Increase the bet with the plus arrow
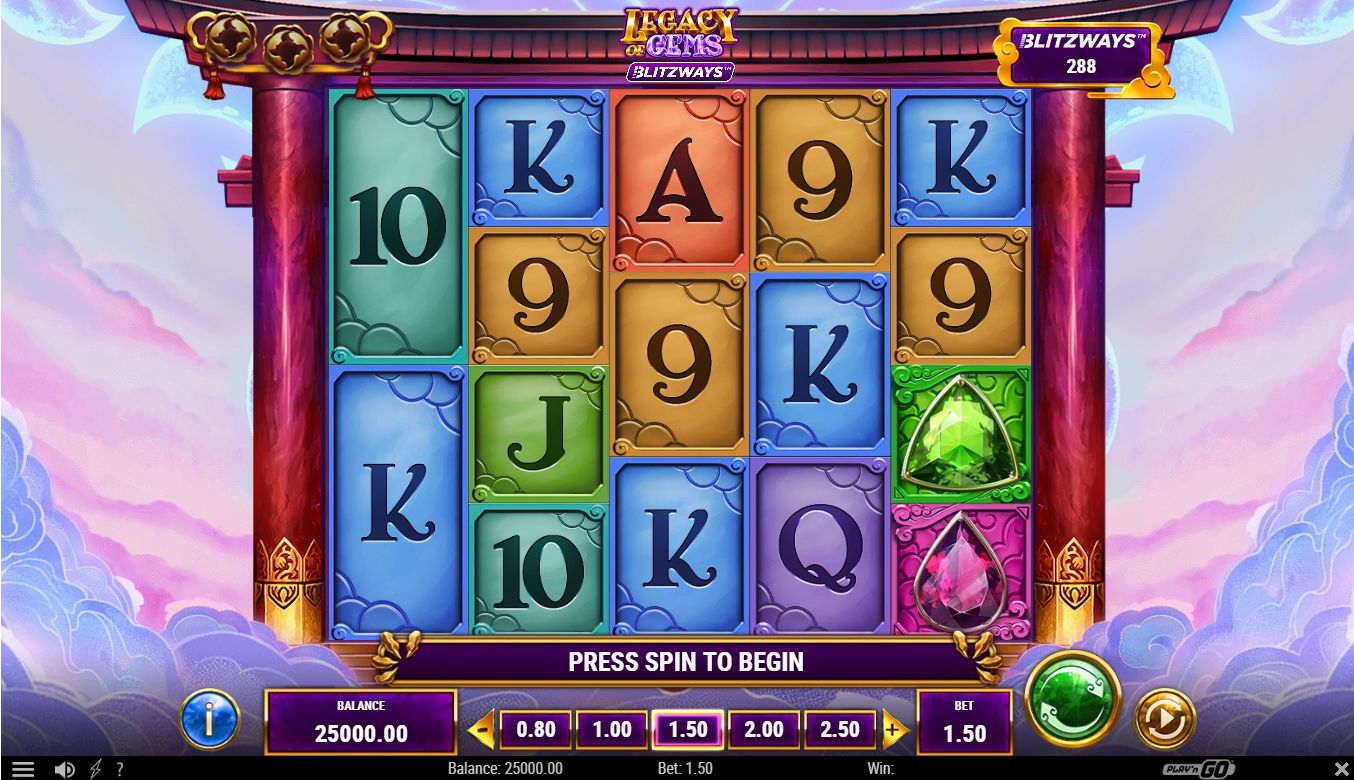Screen dimensions: 1354x780 [x=893, y=731]
